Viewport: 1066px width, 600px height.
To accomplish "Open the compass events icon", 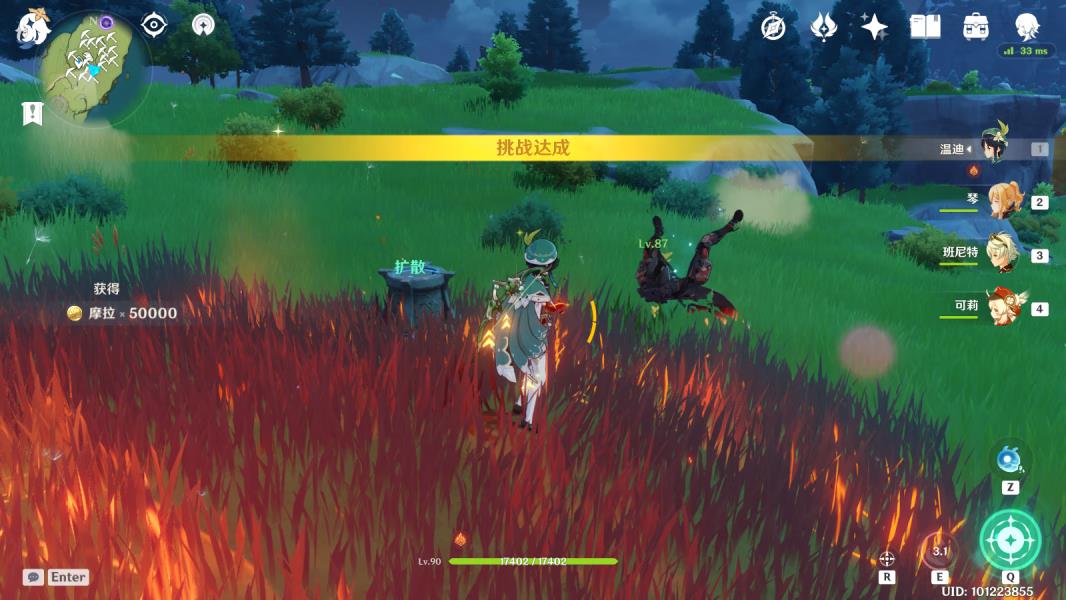I will [x=773, y=27].
